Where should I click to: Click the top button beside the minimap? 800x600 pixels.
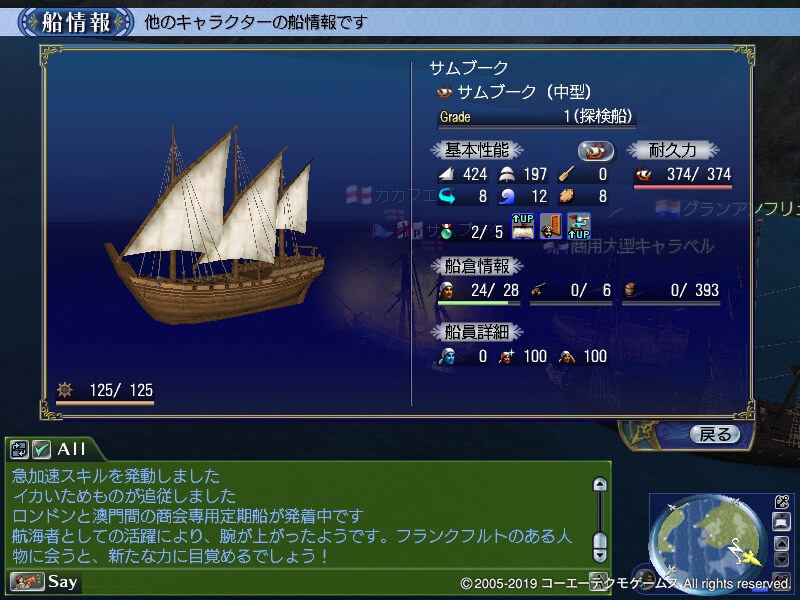click(x=781, y=503)
